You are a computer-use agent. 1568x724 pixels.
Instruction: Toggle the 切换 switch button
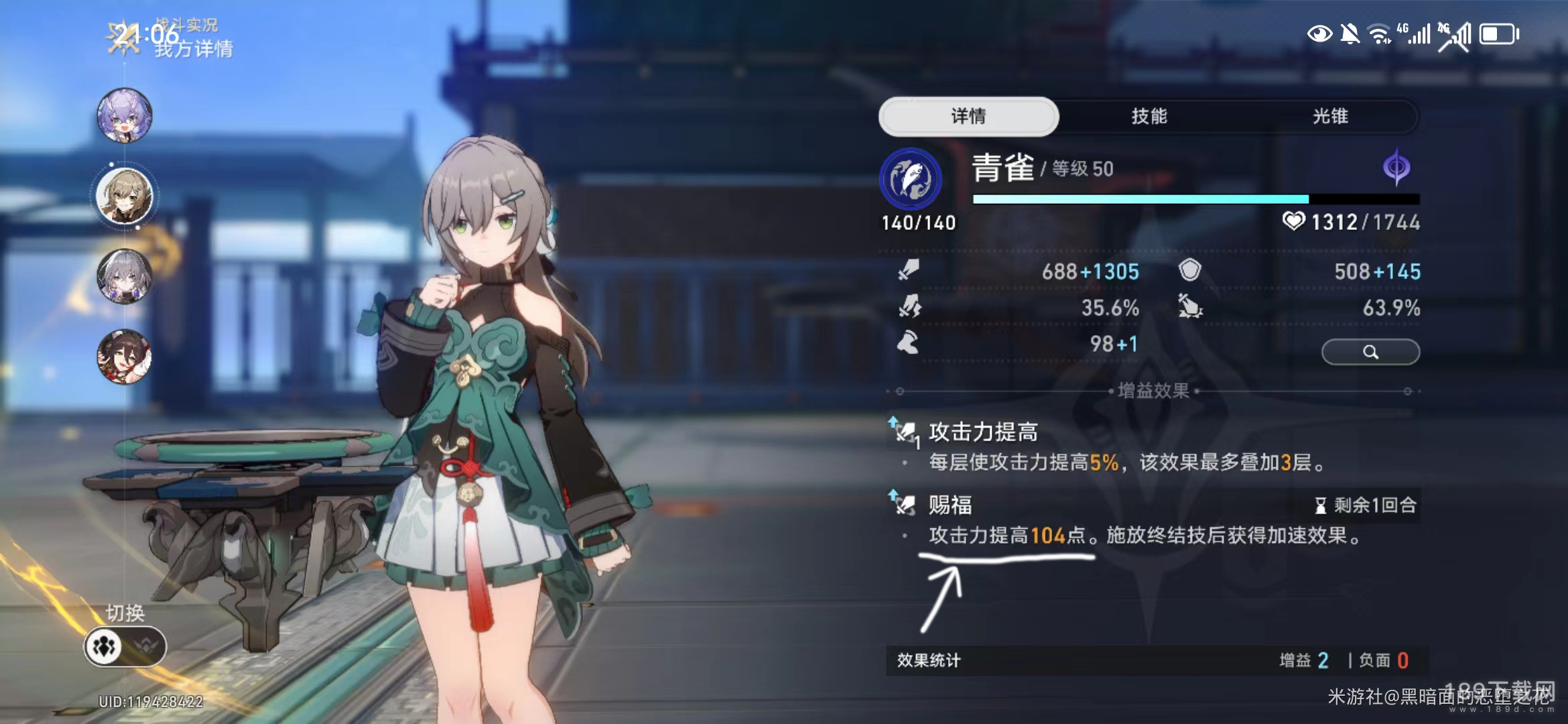click(125, 646)
